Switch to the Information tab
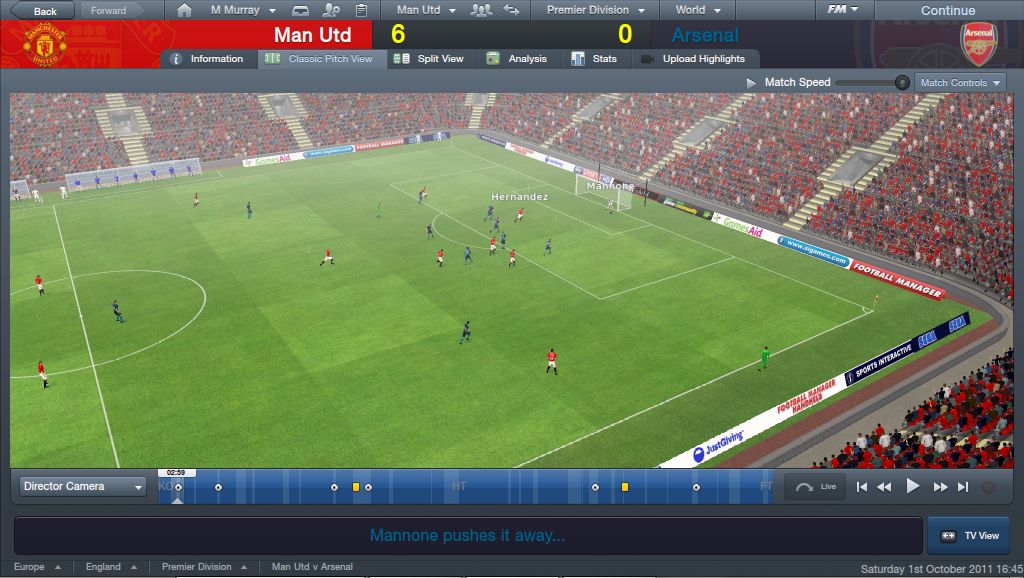 tap(208, 59)
